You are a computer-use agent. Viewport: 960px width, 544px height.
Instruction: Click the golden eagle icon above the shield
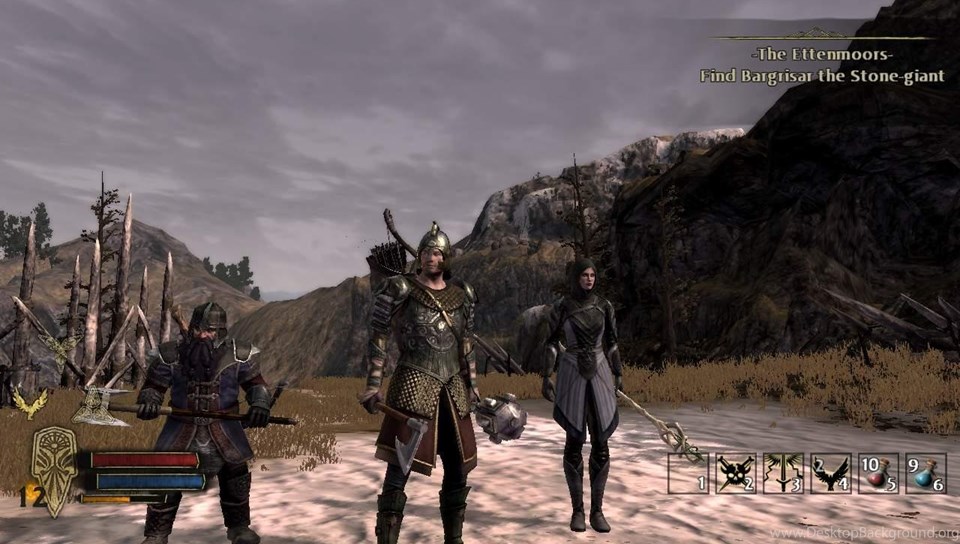30,402
